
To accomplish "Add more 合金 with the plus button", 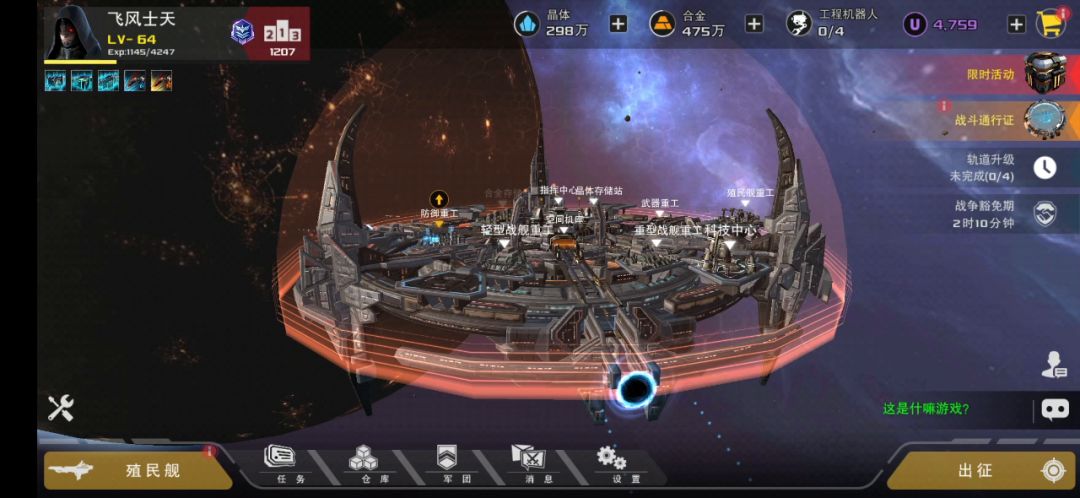I will tap(754, 24).
